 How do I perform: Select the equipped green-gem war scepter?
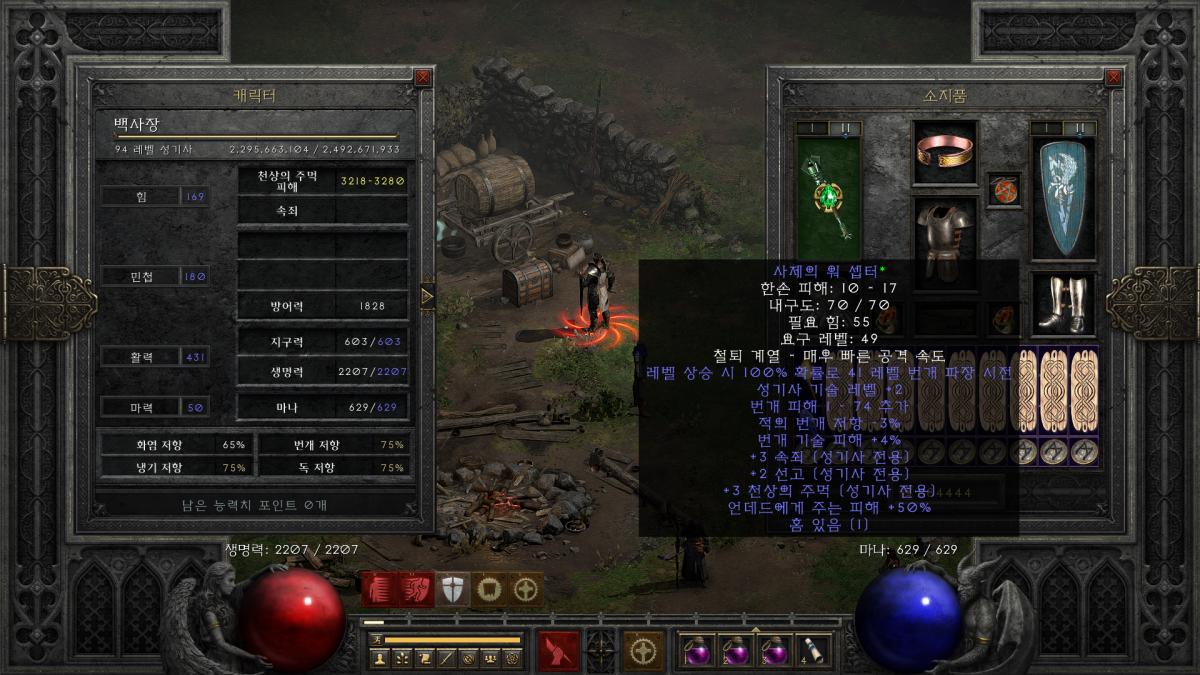[828, 194]
